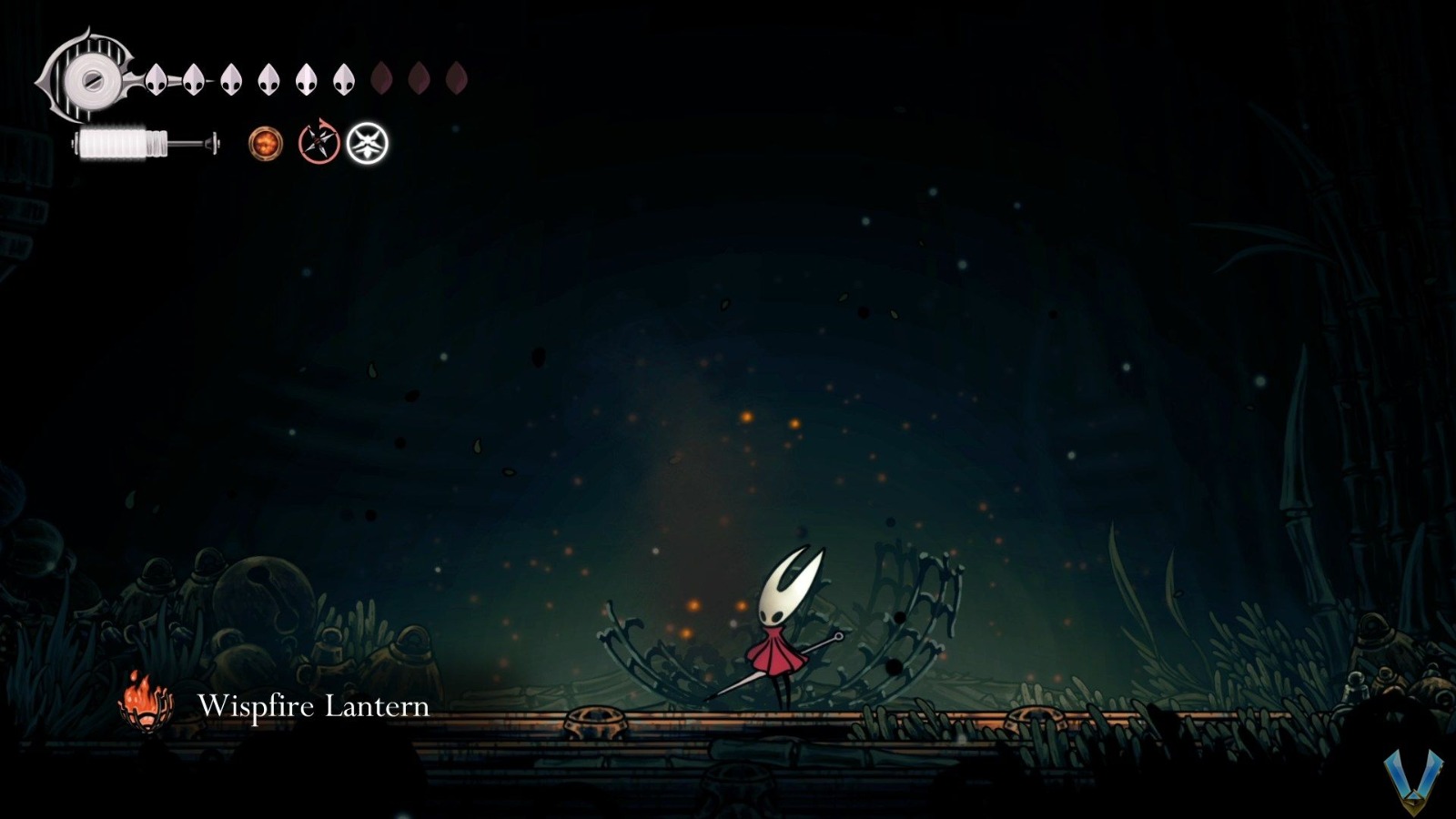The image size is (1456, 819).
Task: Click the white silk spool gauge
Action: coord(114,144)
